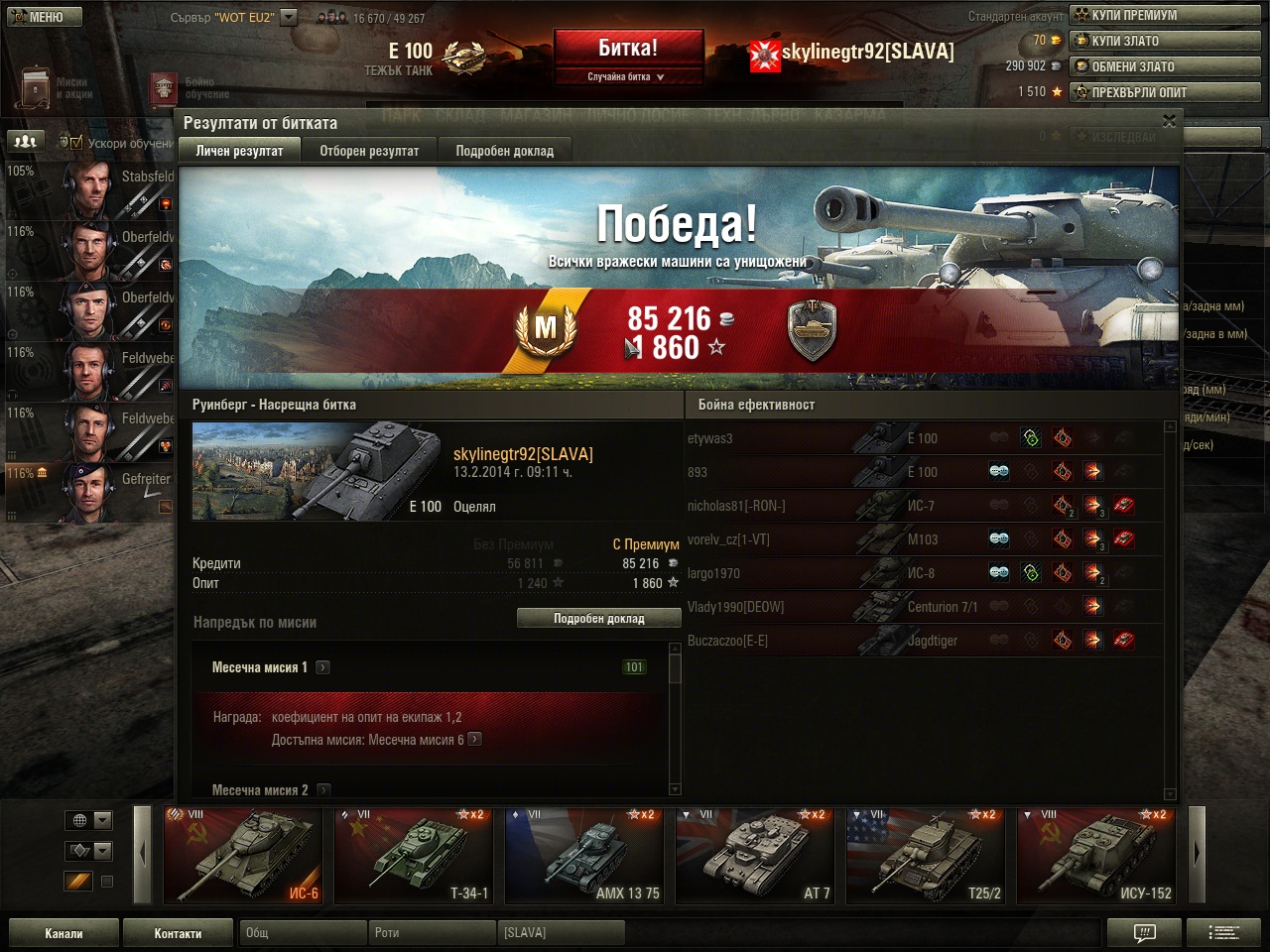Open the Канали chat channels button
This screenshot has height=952, width=1270.
63,933
